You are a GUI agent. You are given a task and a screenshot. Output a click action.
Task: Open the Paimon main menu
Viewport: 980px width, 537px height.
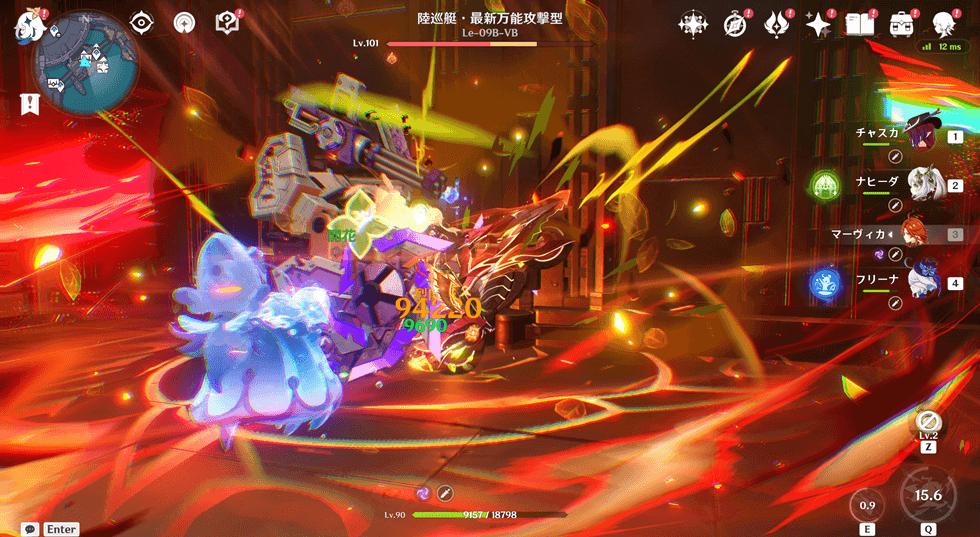point(26,24)
